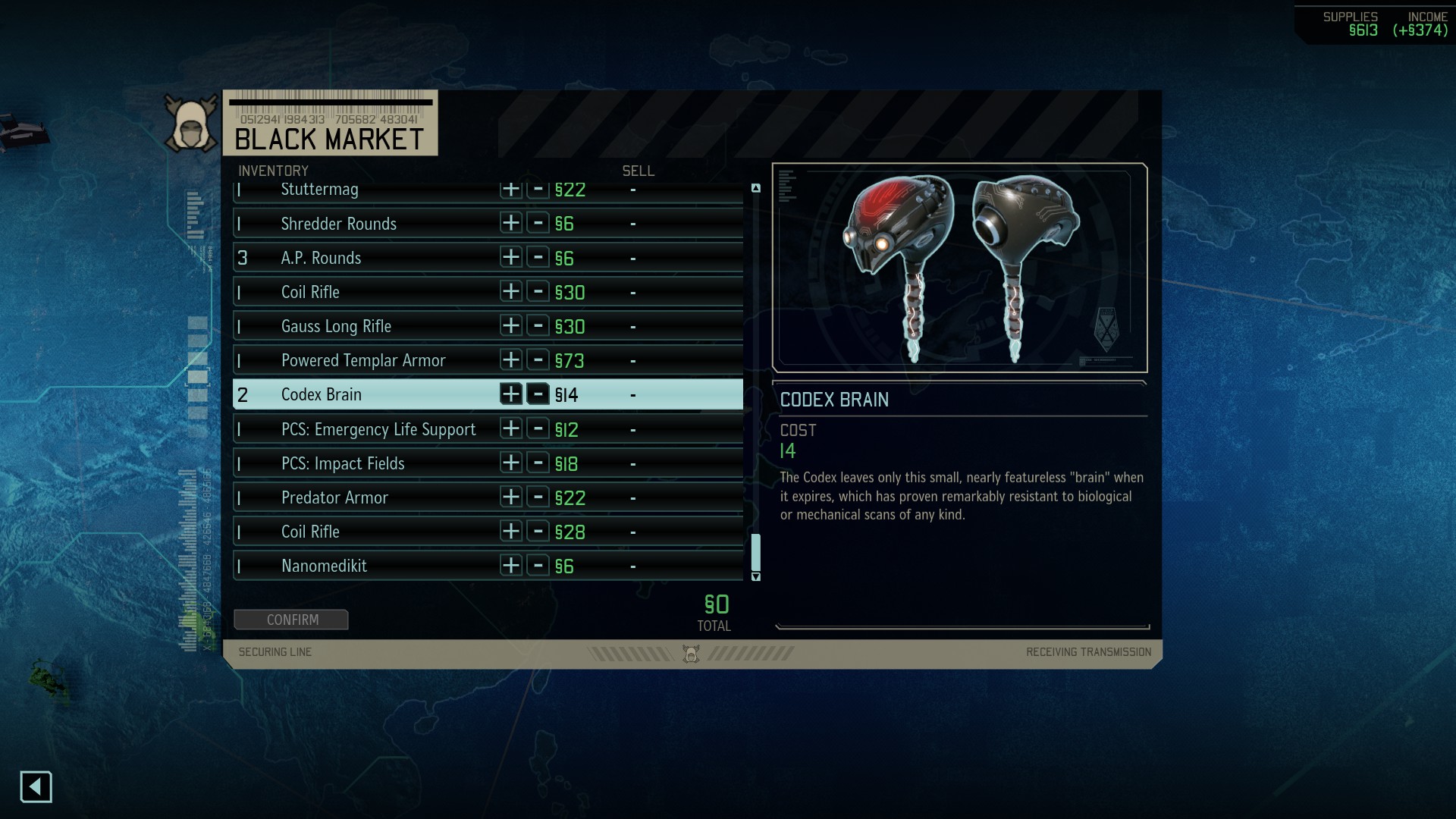The height and width of the screenshot is (819, 1456).
Task: Click the small creature icon on the securing line bar
Action: pos(692,654)
